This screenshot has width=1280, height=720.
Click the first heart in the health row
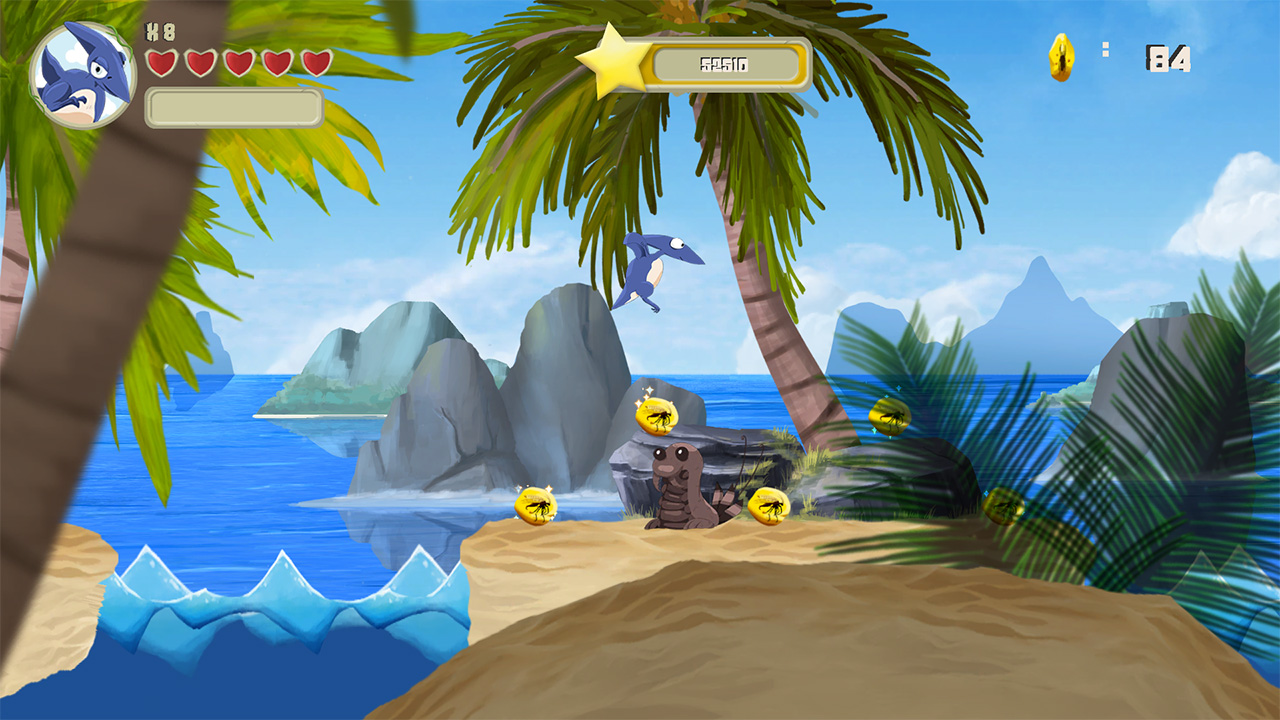(x=162, y=63)
